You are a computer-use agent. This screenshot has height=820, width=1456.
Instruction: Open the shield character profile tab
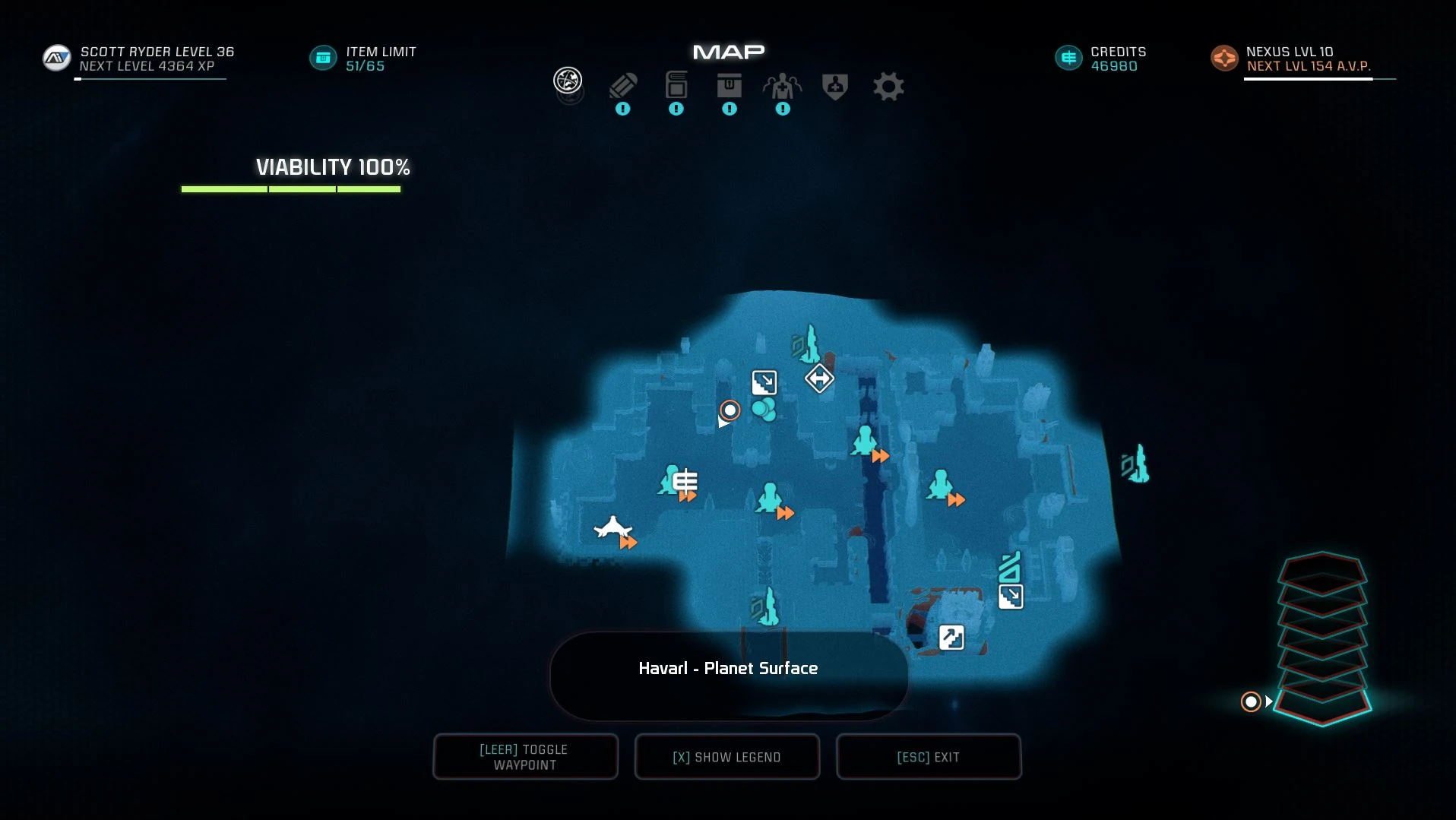tap(835, 87)
